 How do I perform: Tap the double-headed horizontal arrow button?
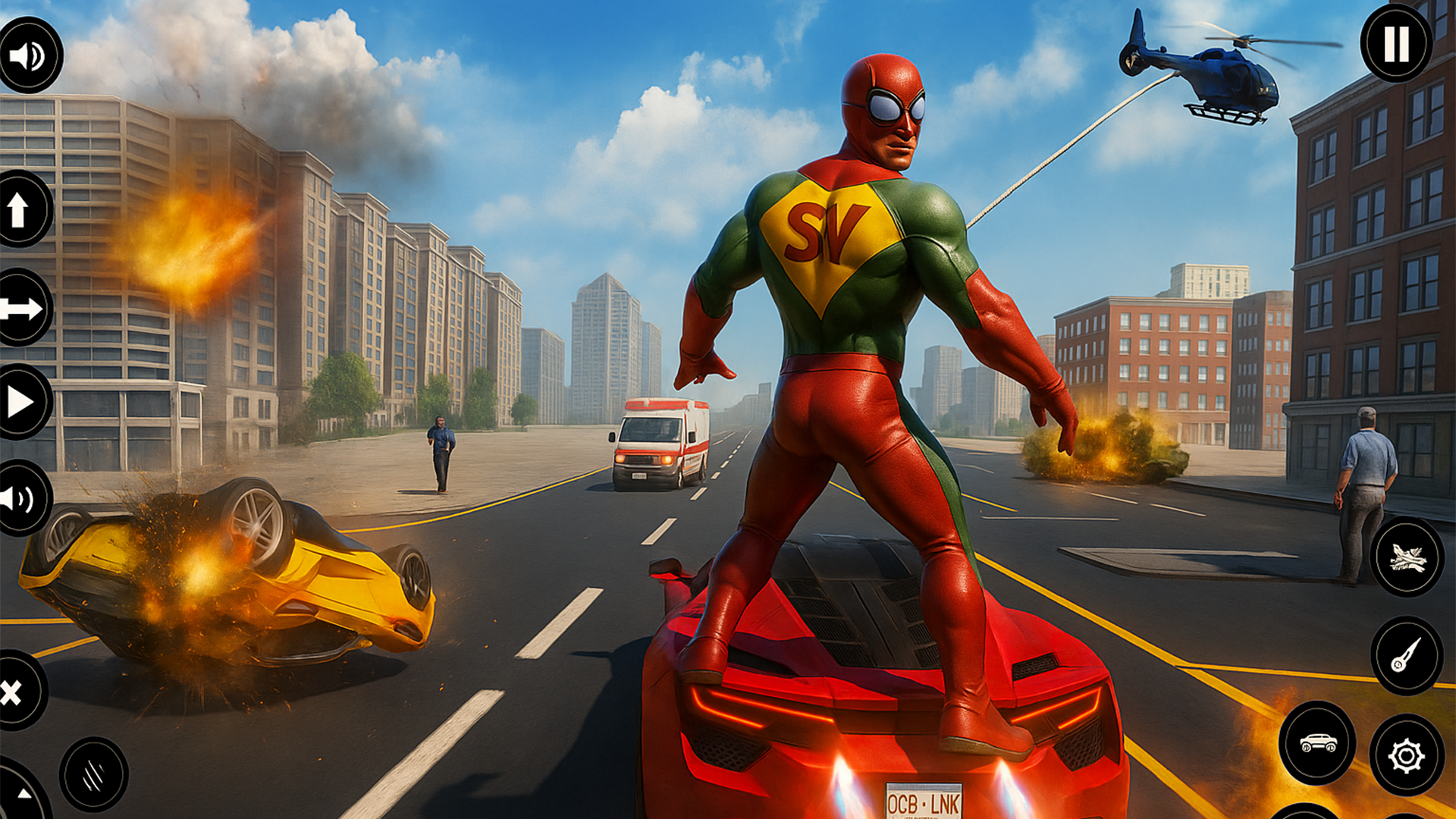pos(20,308)
